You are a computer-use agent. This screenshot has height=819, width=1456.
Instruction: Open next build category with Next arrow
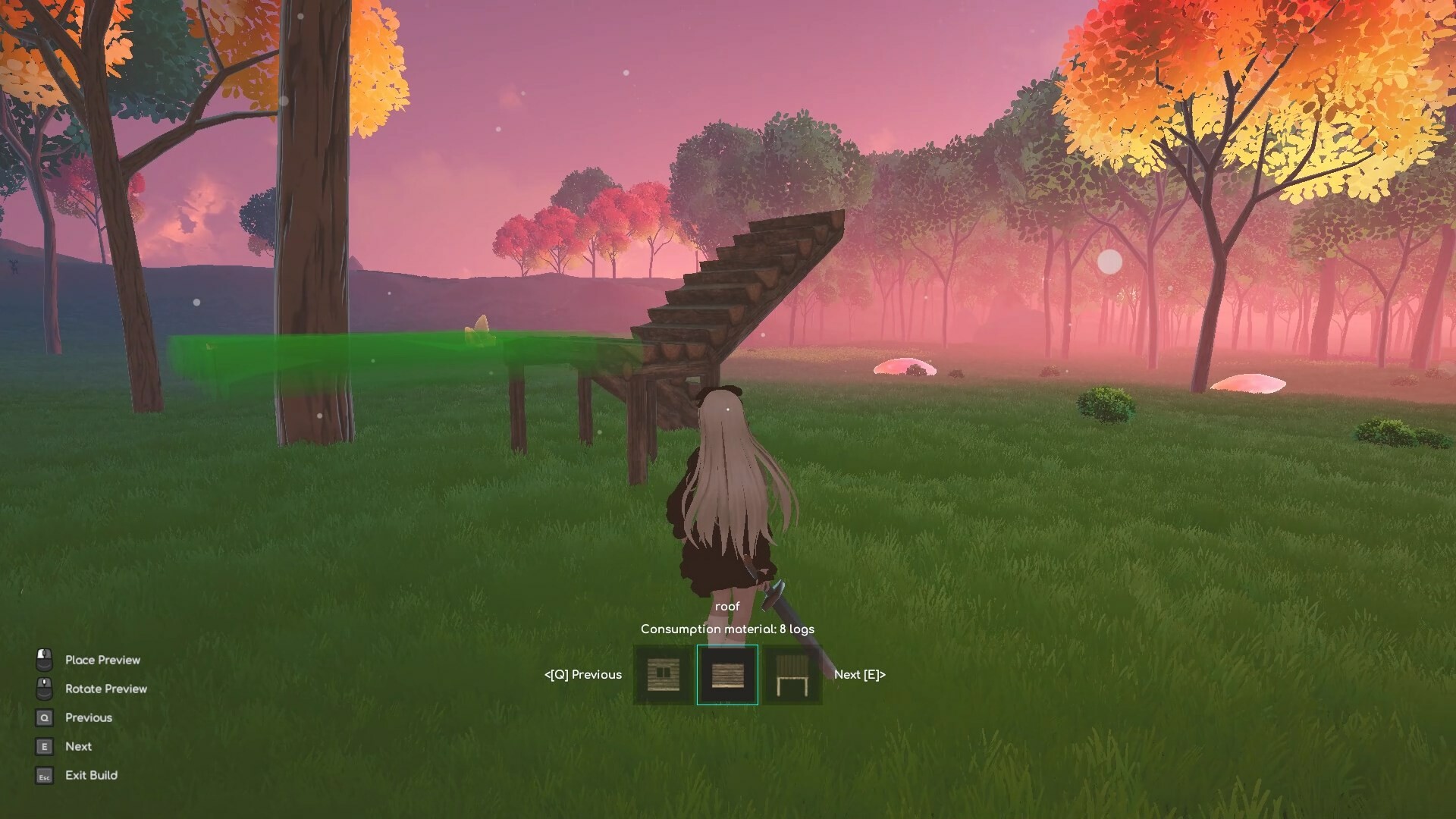point(859,674)
